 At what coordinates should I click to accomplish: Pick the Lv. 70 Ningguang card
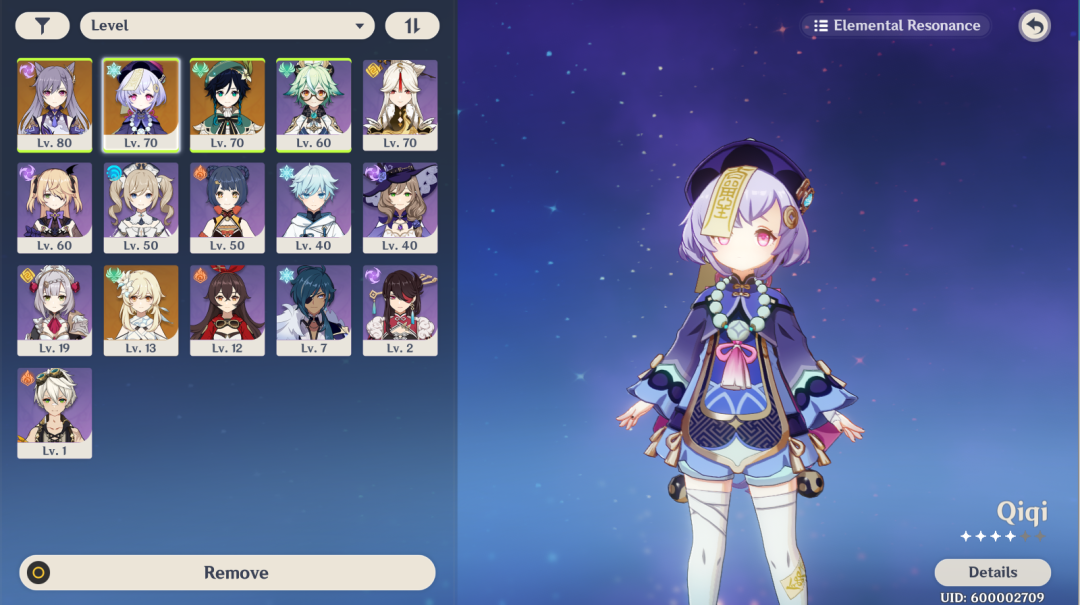[400, 104]
